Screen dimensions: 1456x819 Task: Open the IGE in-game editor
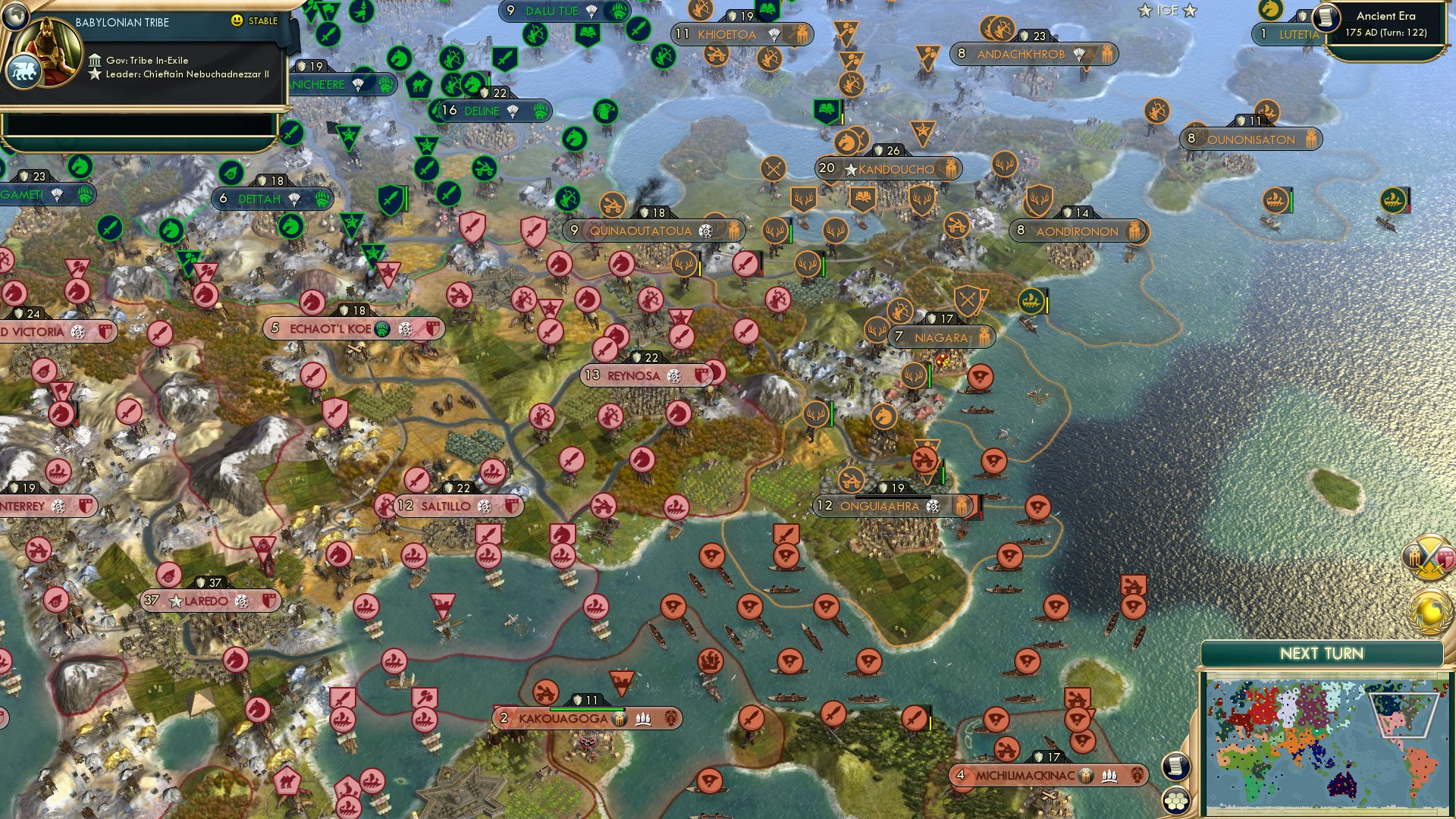[x=1167, y=11]
